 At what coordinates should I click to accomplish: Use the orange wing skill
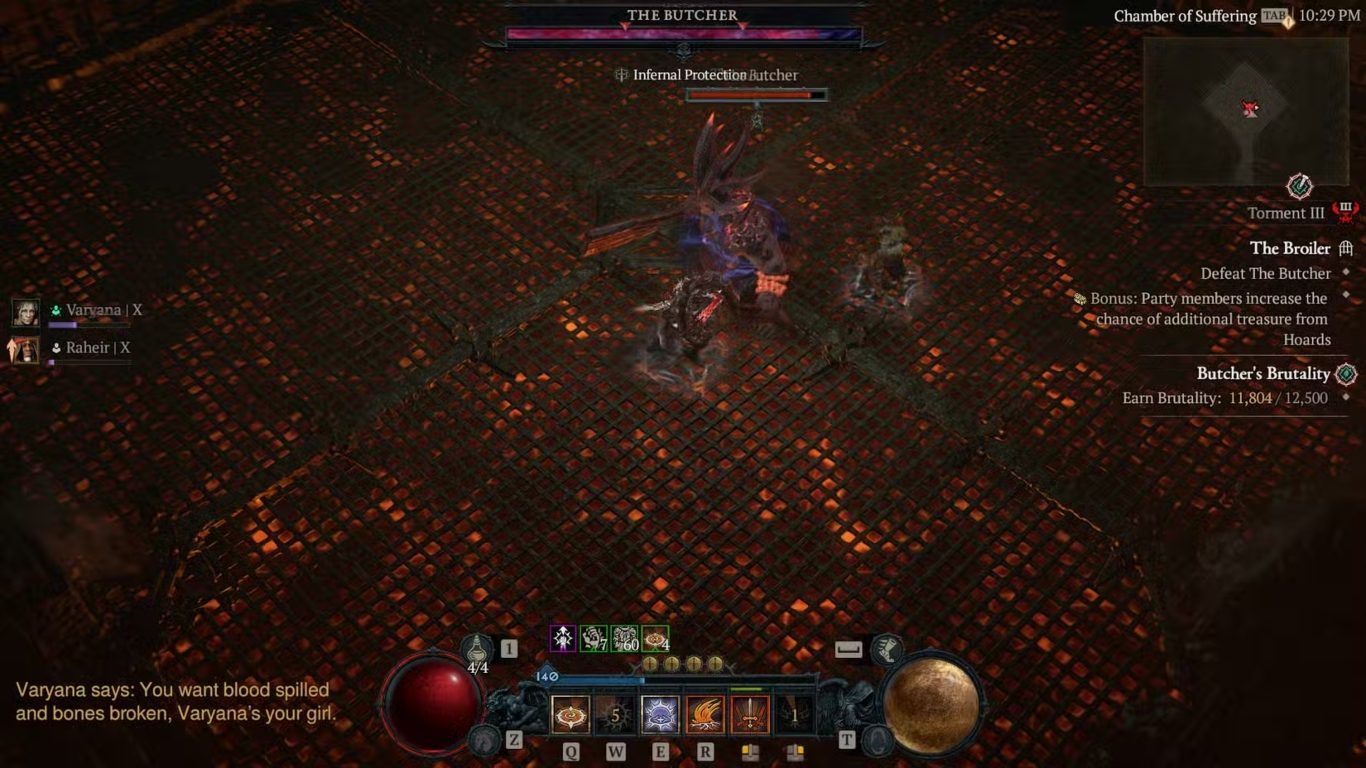click(x=705, y=714)
